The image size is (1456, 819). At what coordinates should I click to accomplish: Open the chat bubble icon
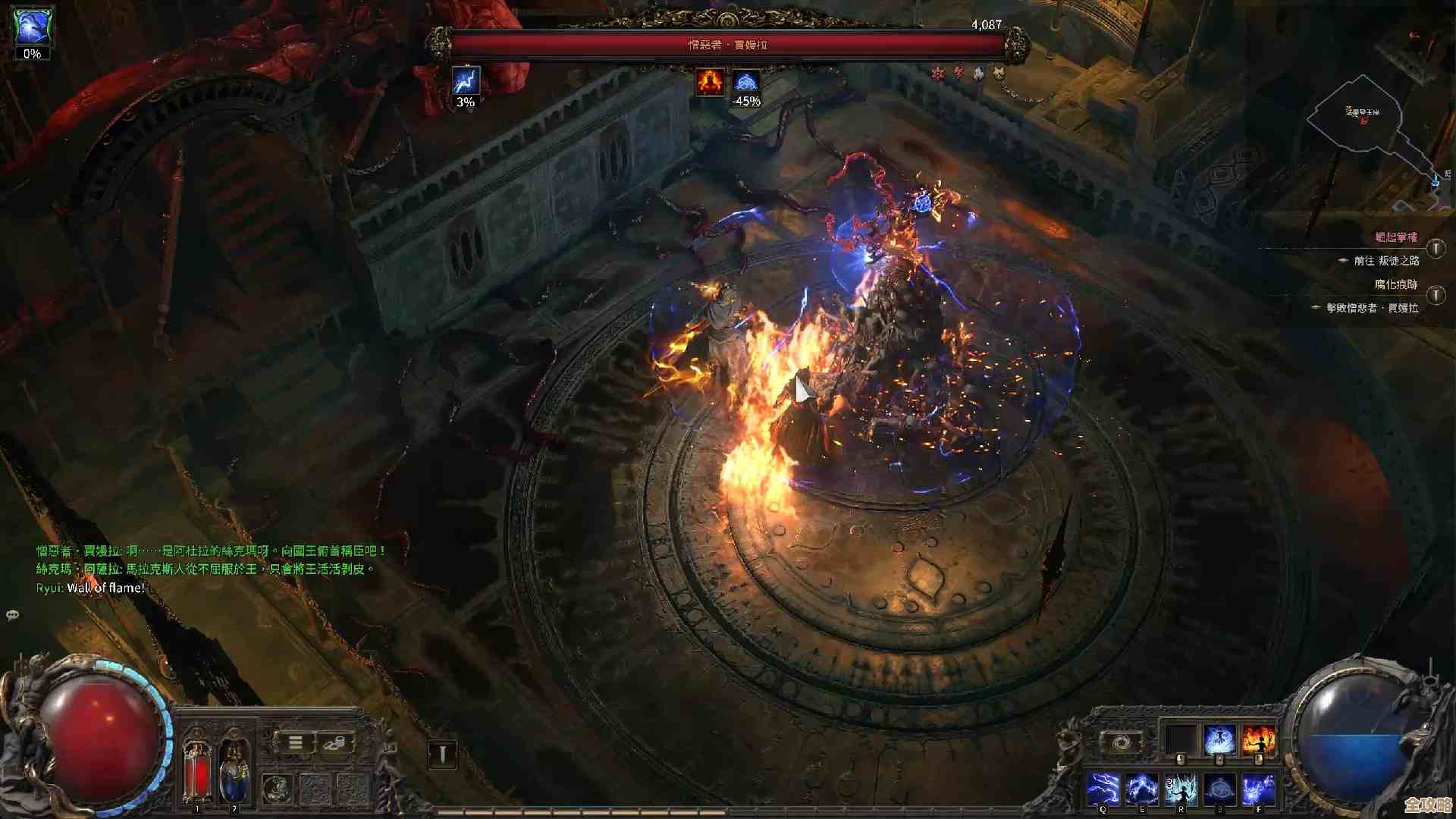13,615
